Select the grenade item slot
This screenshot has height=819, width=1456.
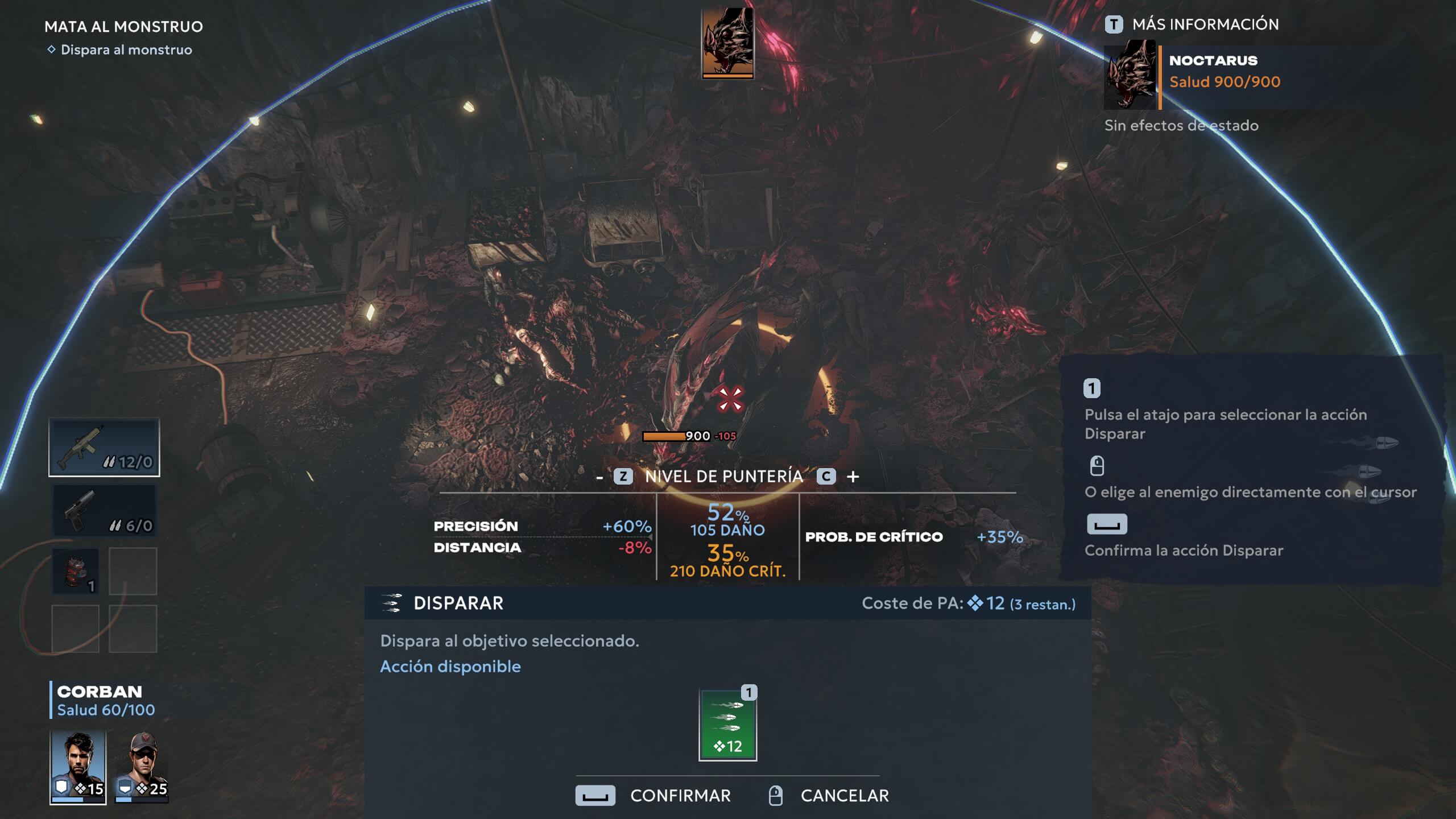point(76,571)
